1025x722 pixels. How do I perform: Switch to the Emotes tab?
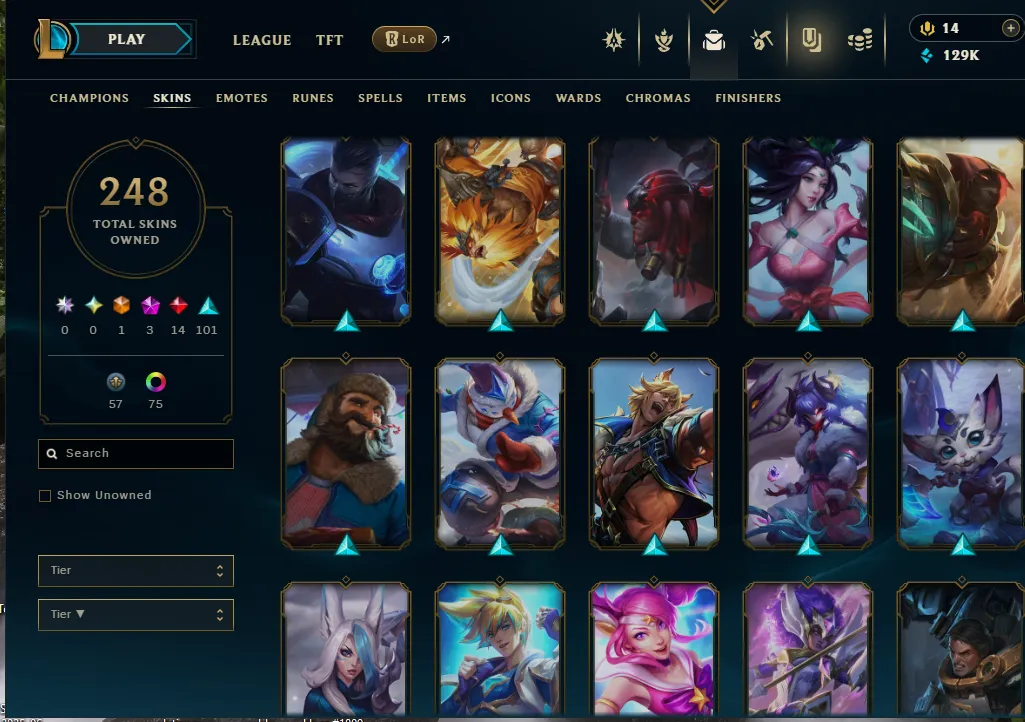242,98
